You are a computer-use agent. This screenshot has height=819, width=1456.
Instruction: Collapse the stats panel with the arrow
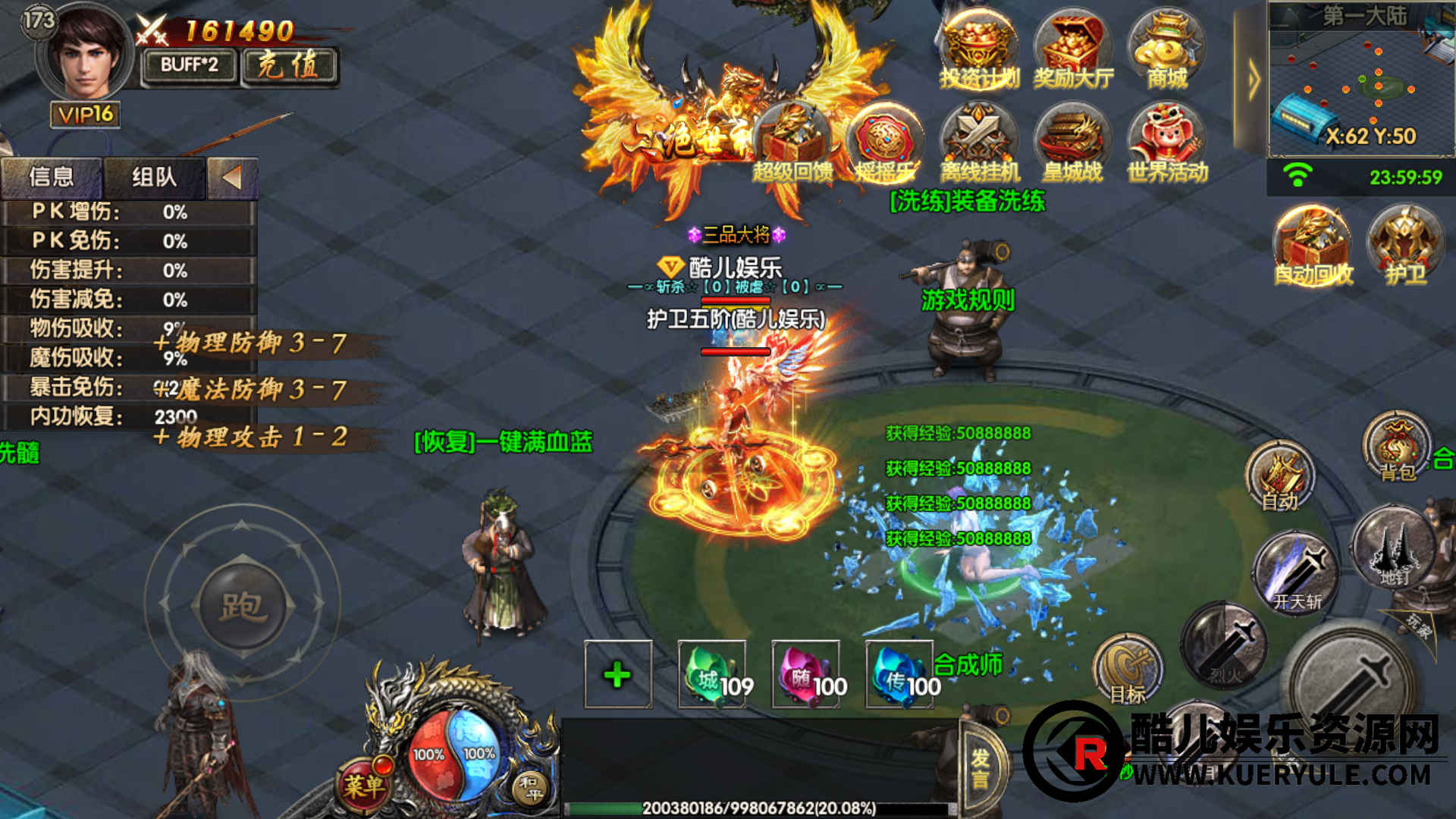tap(232, 177)
